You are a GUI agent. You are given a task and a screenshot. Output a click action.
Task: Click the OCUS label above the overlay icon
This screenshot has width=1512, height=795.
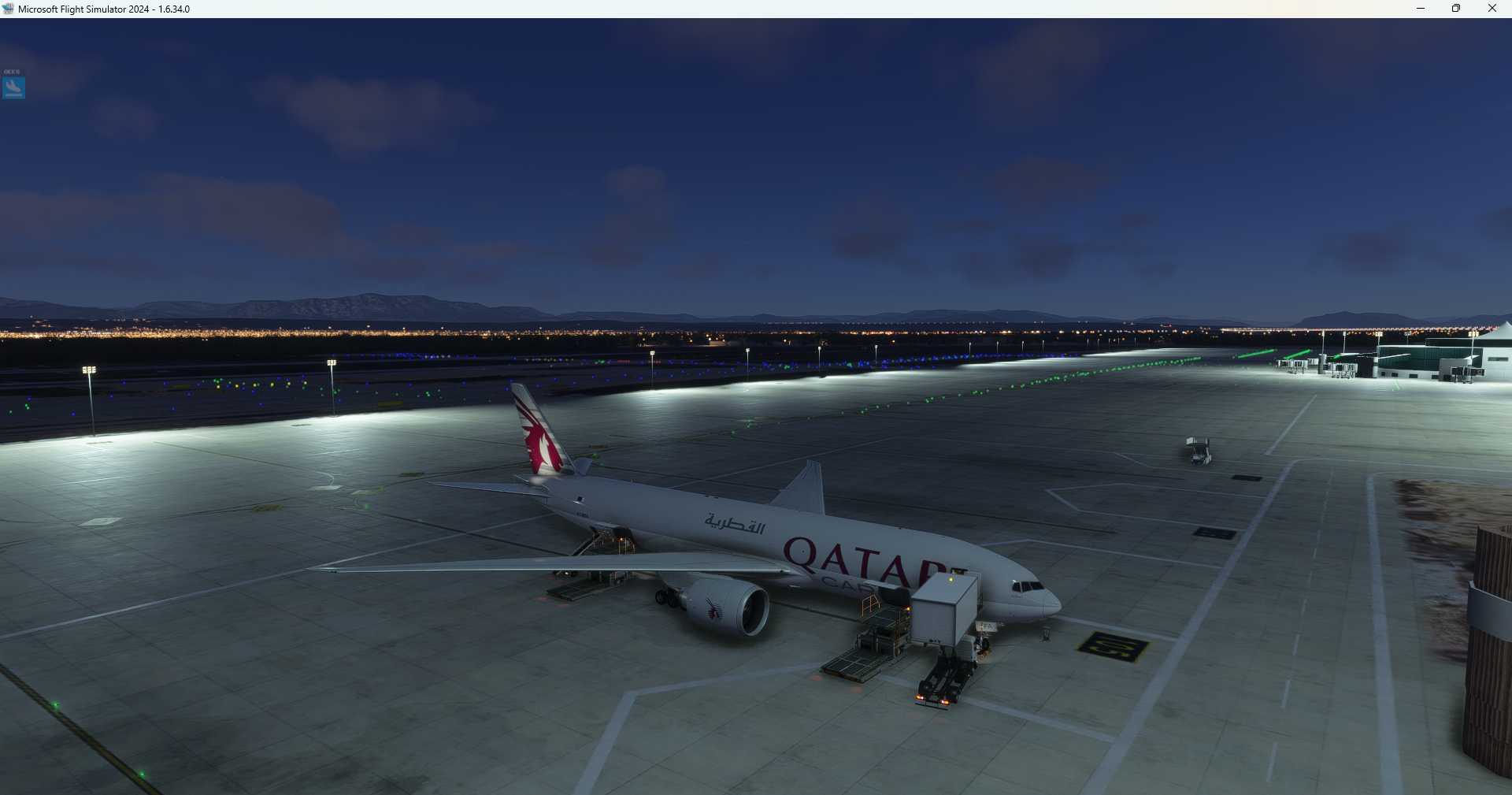[x=13, y=71]
